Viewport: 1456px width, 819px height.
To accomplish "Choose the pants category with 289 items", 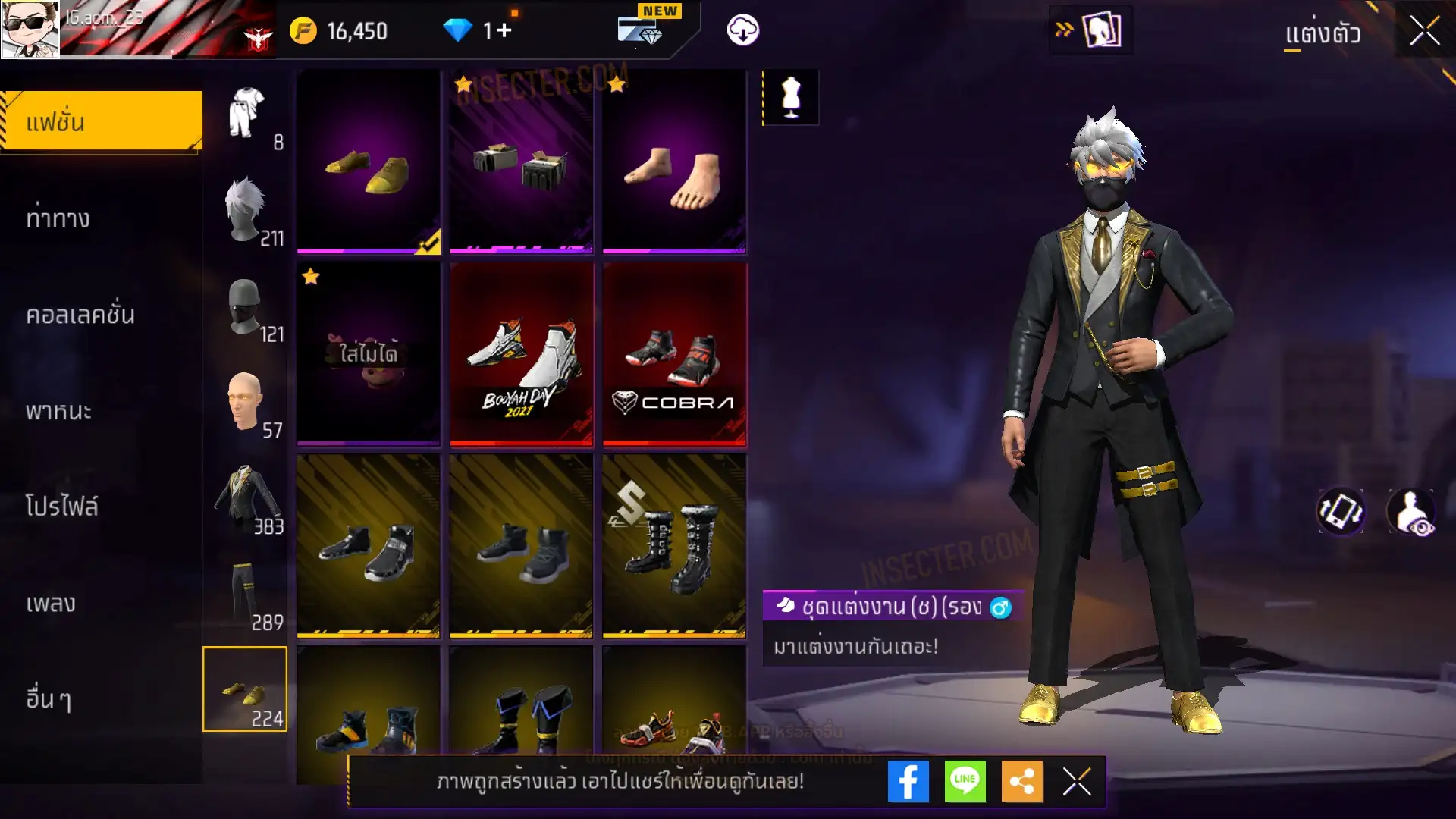I will tap(246, 596).
